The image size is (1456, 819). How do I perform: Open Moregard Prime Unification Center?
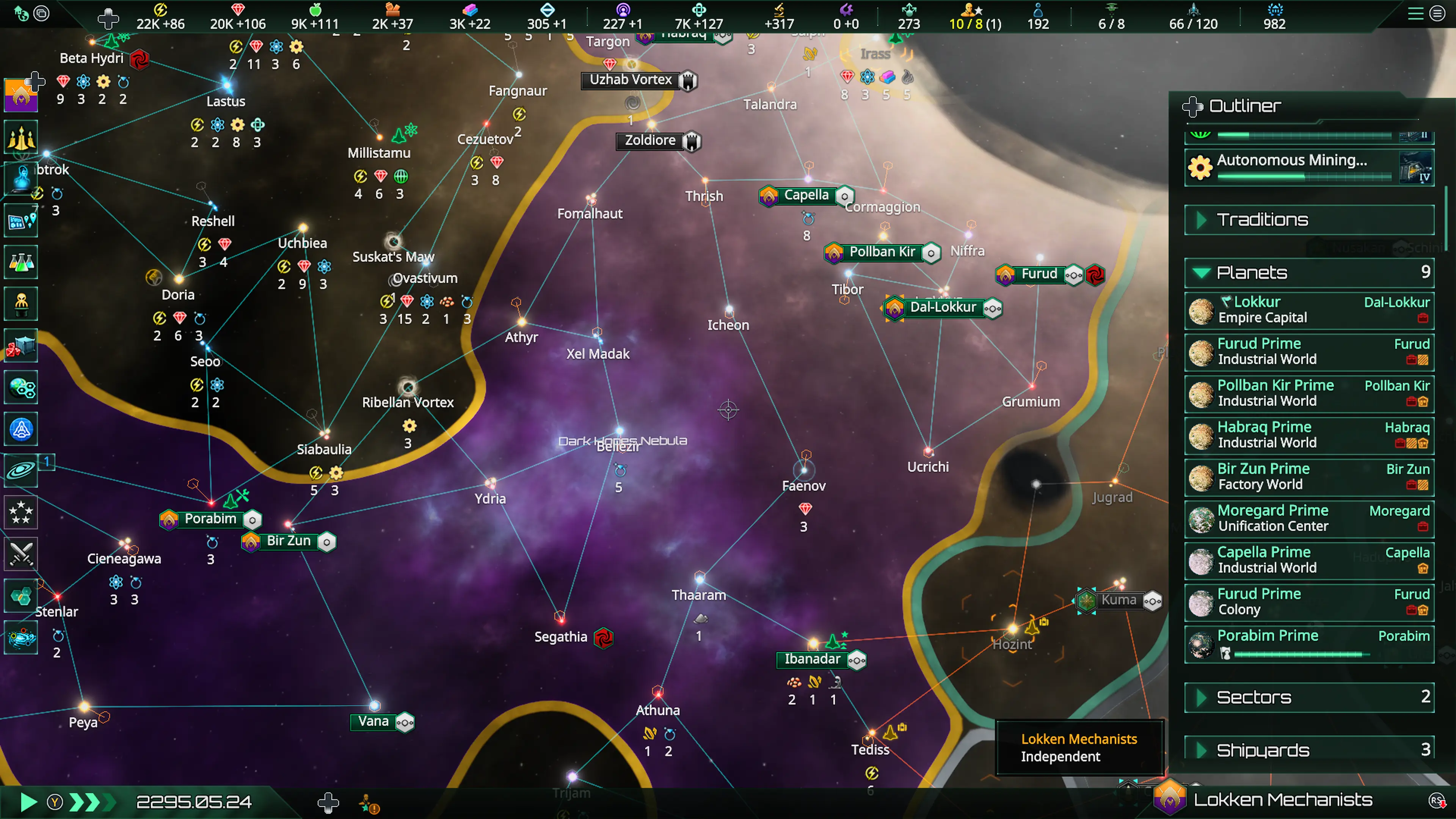(x=1309, y=518)
